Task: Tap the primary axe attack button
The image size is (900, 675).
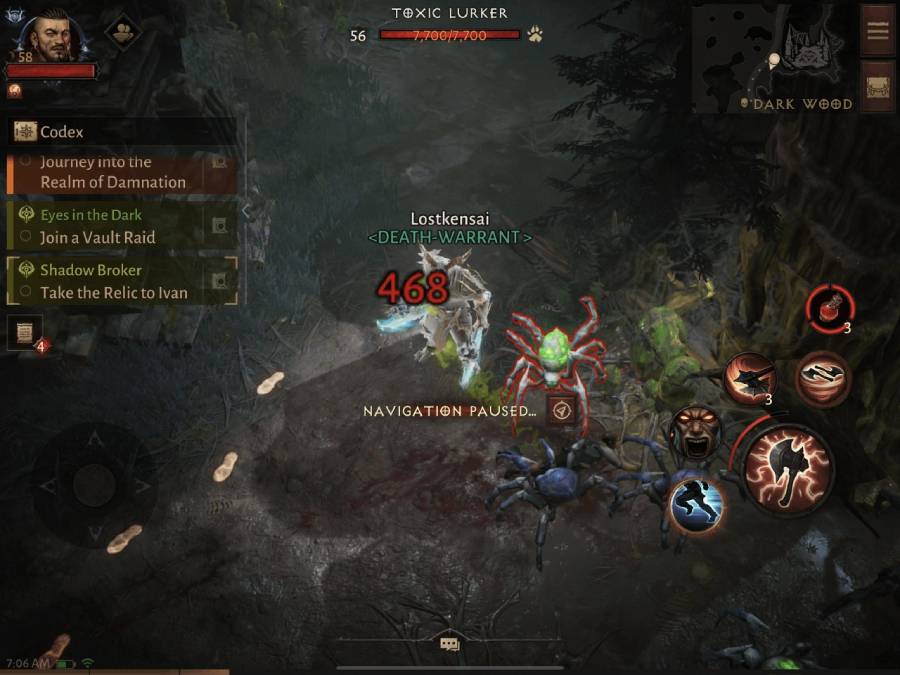Action: click(788, 468)
